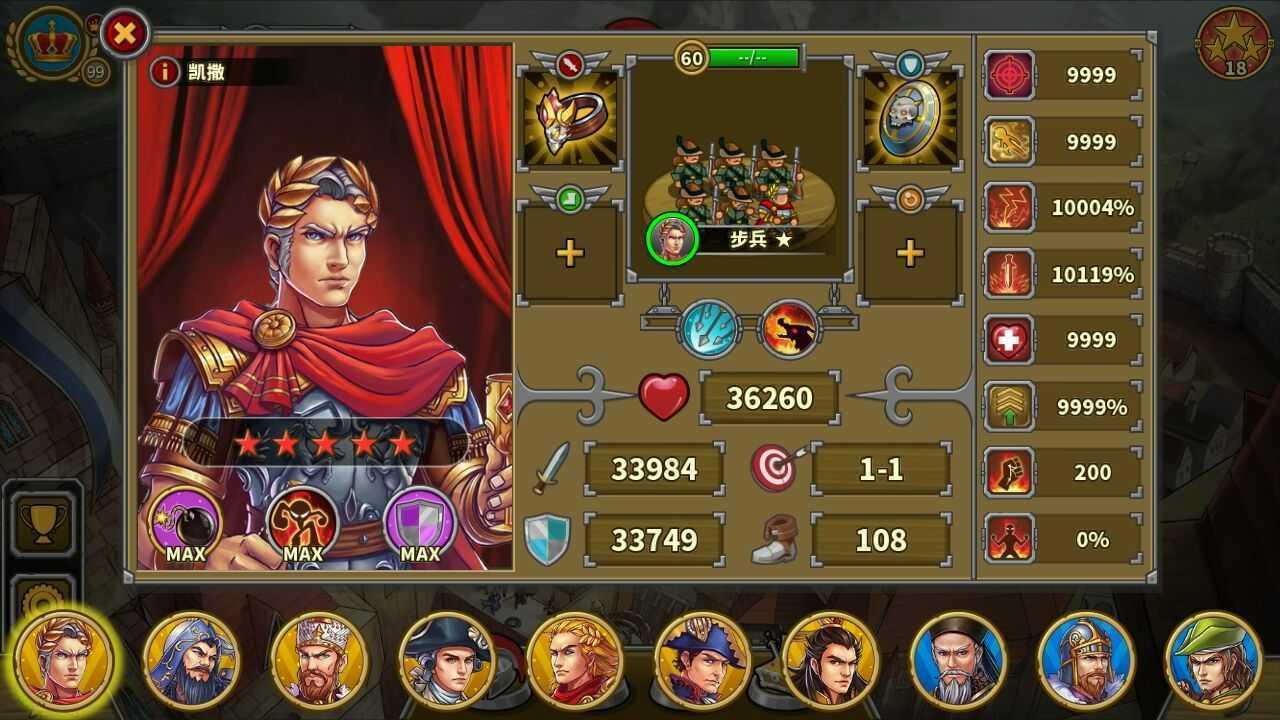Viewport: 1280px width, 720px height.
Task: Open the star badge showing 18
Action: (x=1234, y=42)
